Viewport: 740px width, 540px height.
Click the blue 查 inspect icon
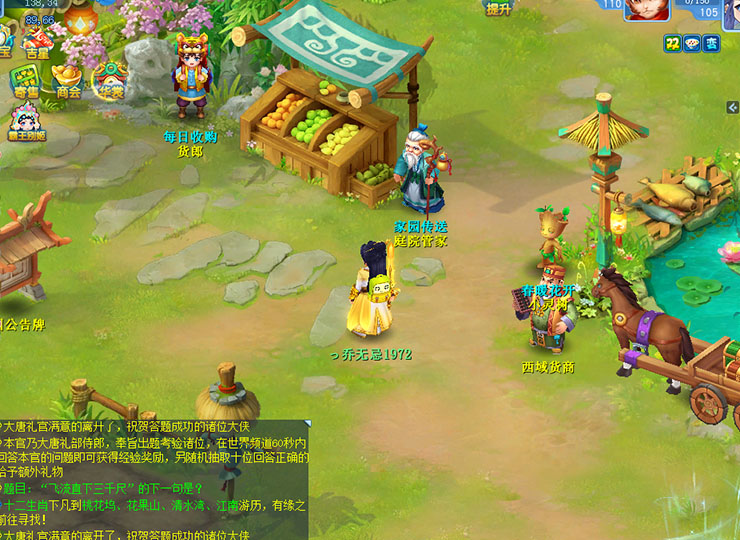(x=710, y=43)
